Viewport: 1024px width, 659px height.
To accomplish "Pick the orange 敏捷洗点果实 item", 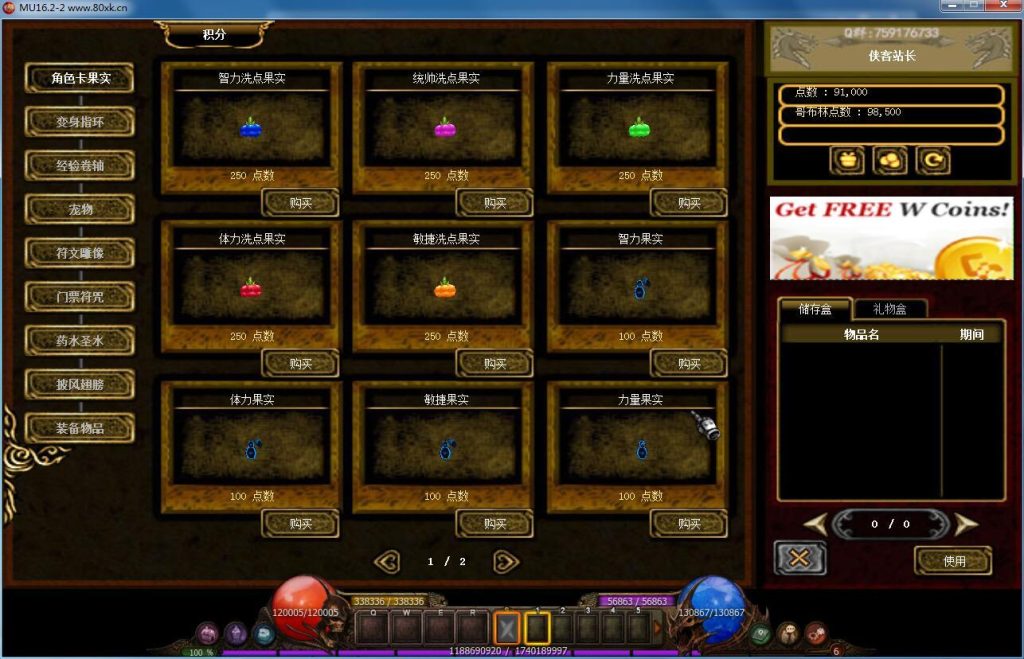I will [445, 289].
